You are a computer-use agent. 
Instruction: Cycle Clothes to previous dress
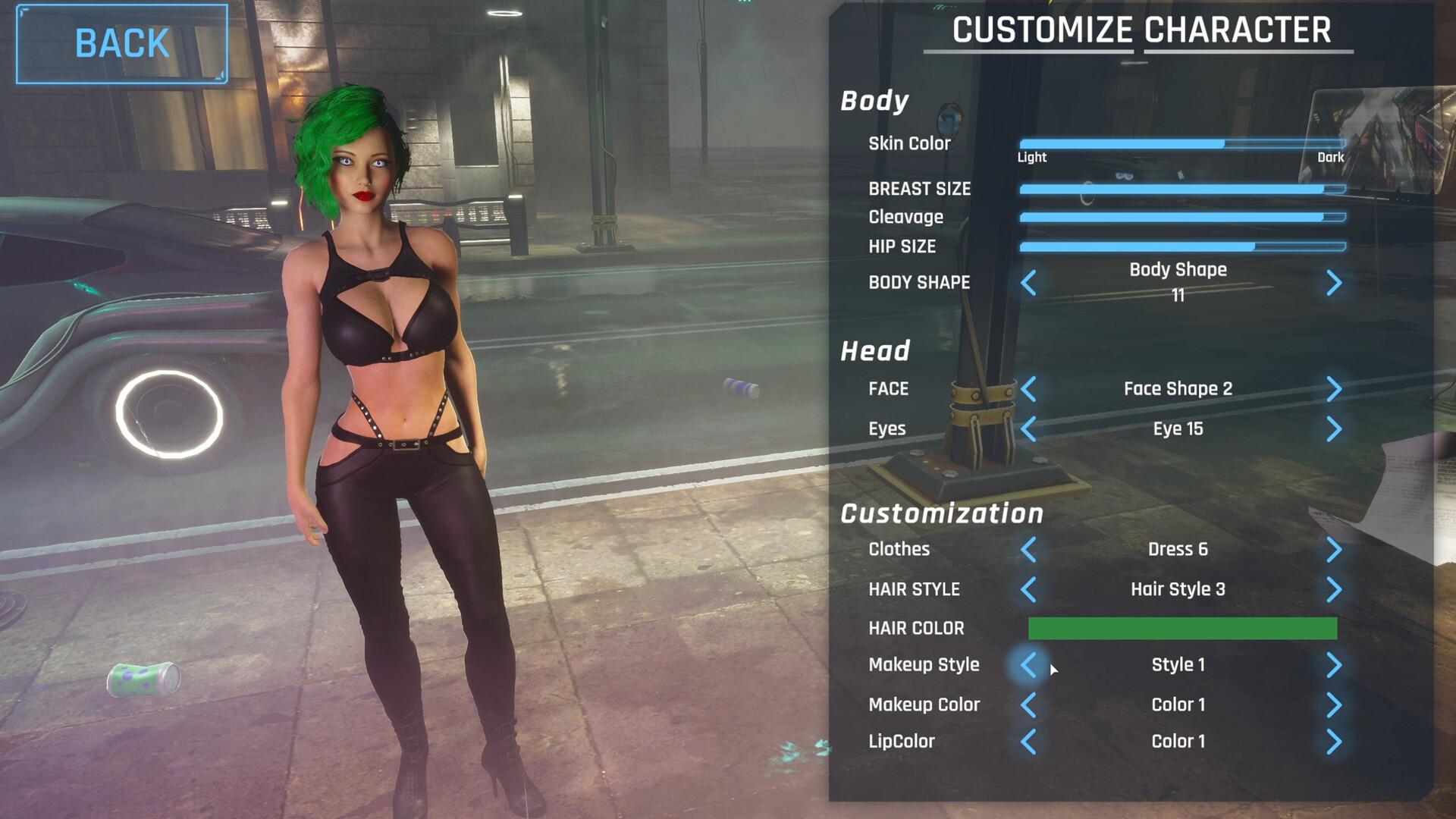pyautogui.click(x=1028, y=550)
